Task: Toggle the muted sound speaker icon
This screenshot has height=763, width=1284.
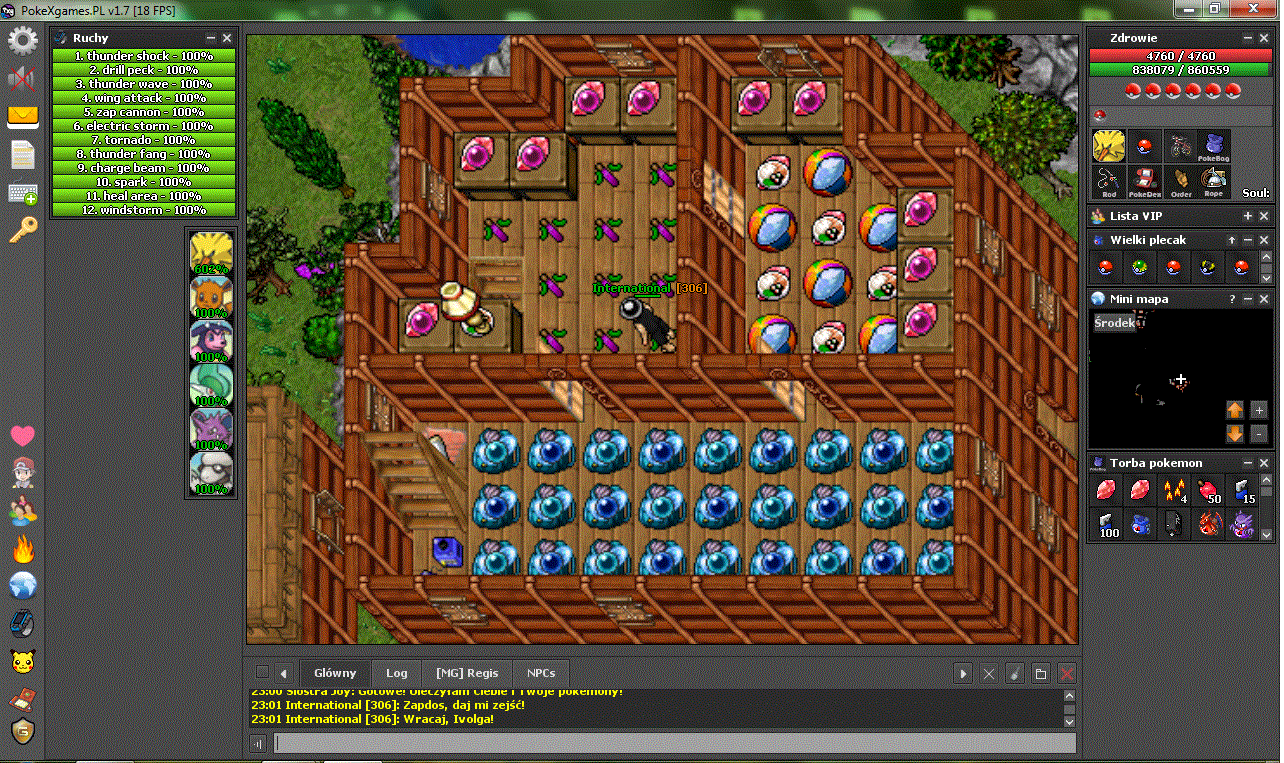Action: click(22, 78)
